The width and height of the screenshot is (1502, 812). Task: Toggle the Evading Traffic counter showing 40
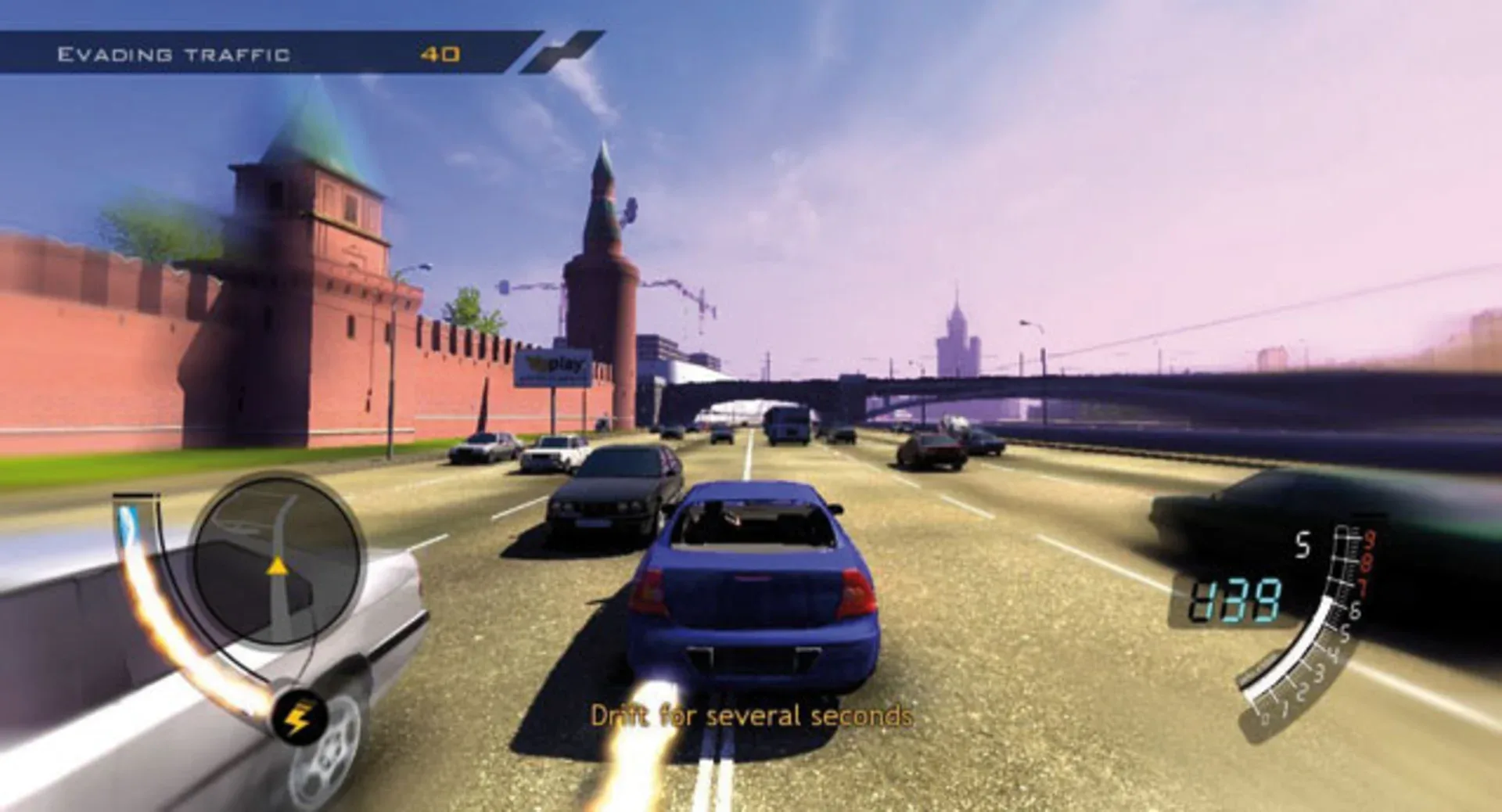point(440,53)
